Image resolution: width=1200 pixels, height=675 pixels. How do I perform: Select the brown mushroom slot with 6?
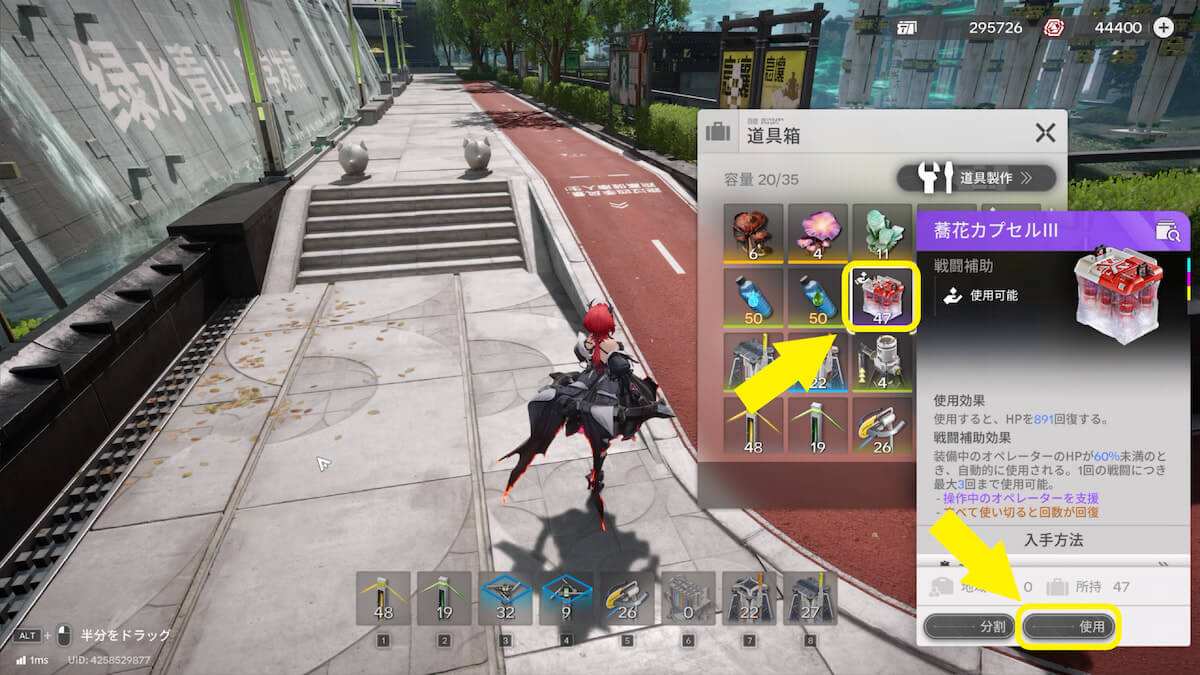click(x=753, y=234)
